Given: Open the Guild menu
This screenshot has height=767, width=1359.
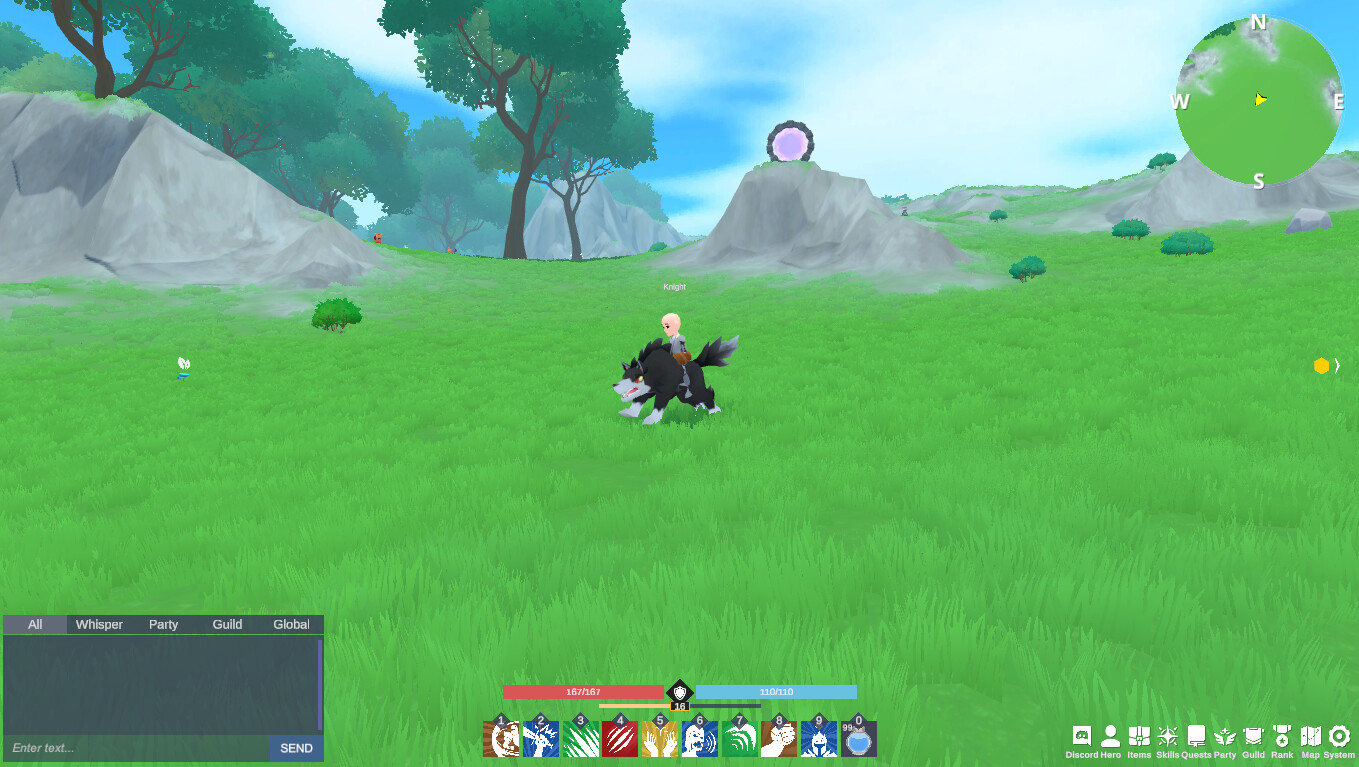Looking at the screenshot, I should (1251, 735).
